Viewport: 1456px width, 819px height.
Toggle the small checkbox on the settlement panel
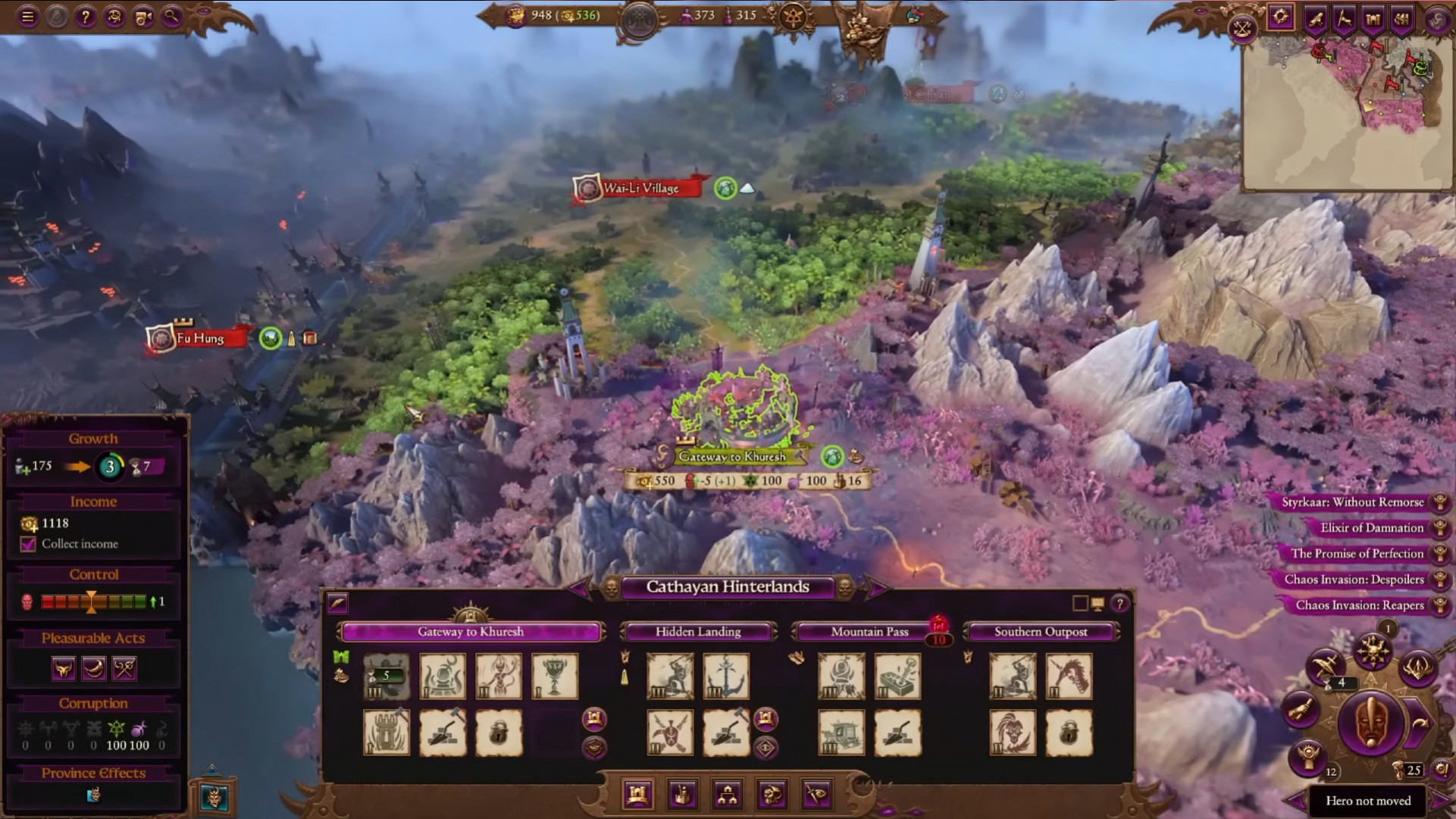[x=1079, y=603]
